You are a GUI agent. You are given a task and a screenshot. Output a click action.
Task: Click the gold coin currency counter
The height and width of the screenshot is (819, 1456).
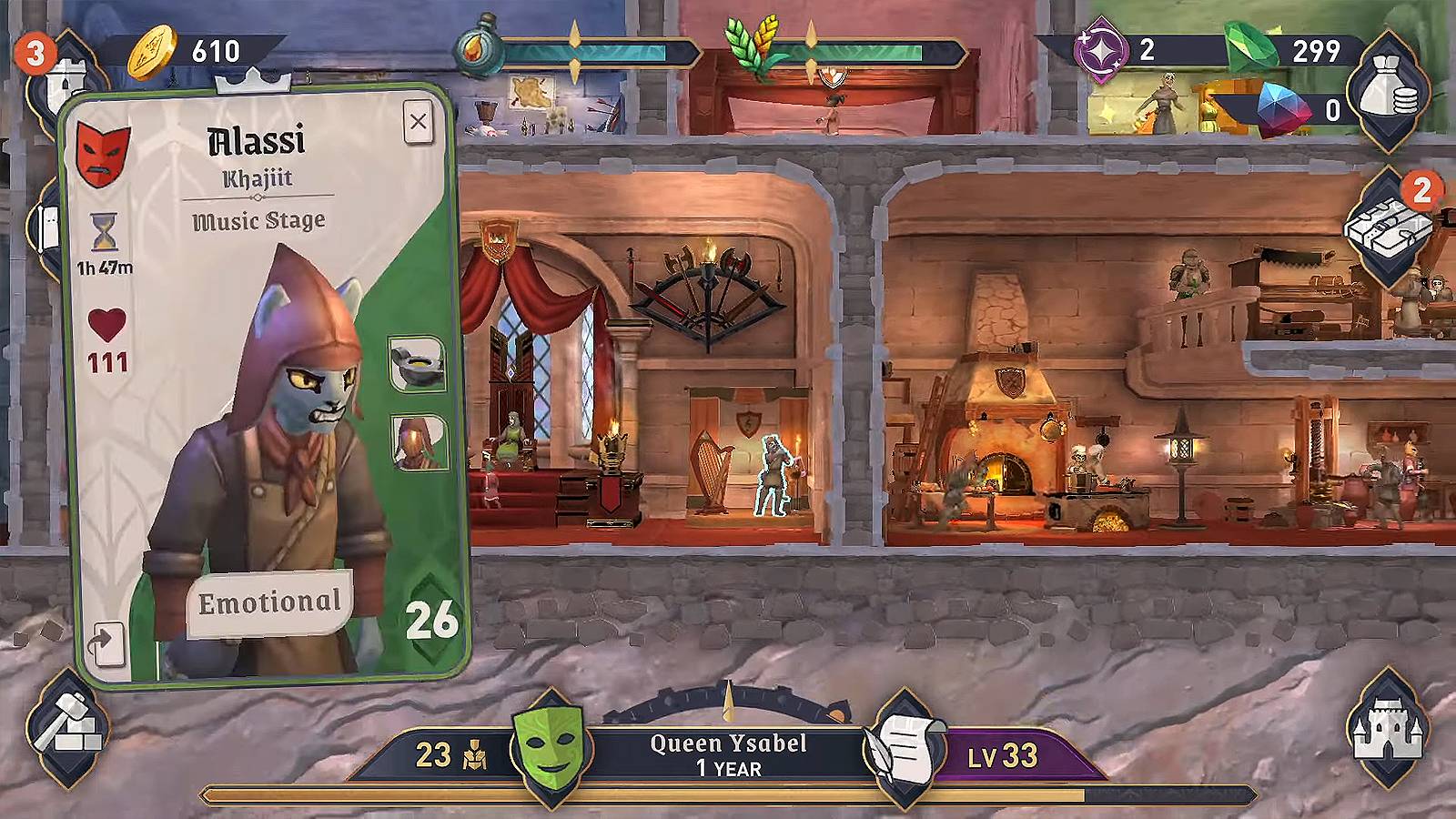191,52
